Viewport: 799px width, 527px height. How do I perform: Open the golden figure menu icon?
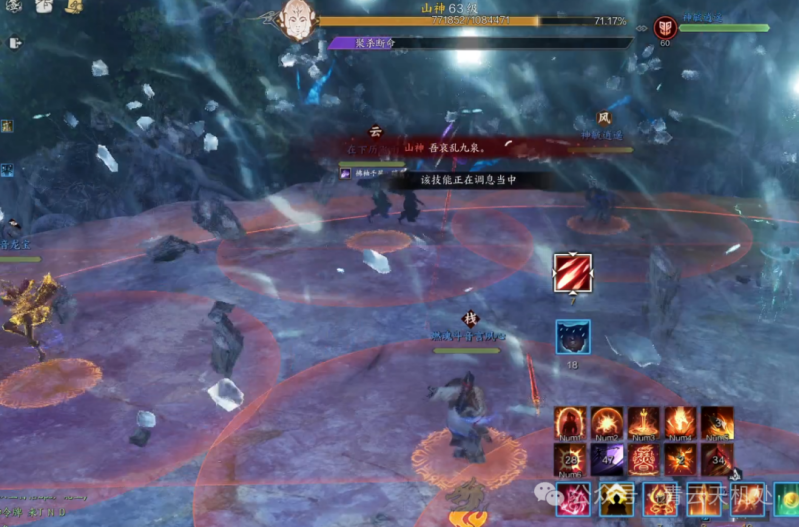click(x=74, y=7)
